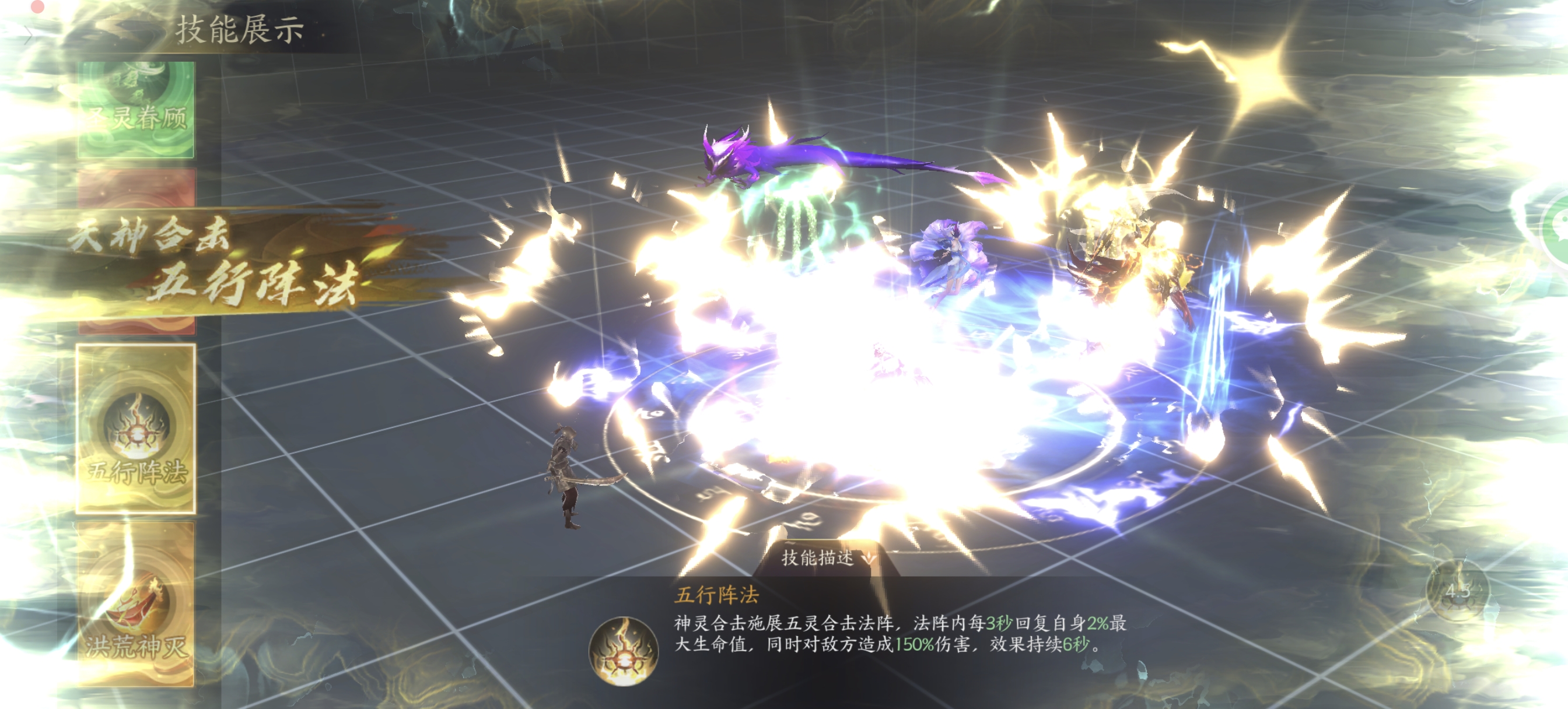The height and width of the screenshot is (709, 1568).
Task: Select the 圣灵眷顾 green skill card
Action: (x=136, y=110)
